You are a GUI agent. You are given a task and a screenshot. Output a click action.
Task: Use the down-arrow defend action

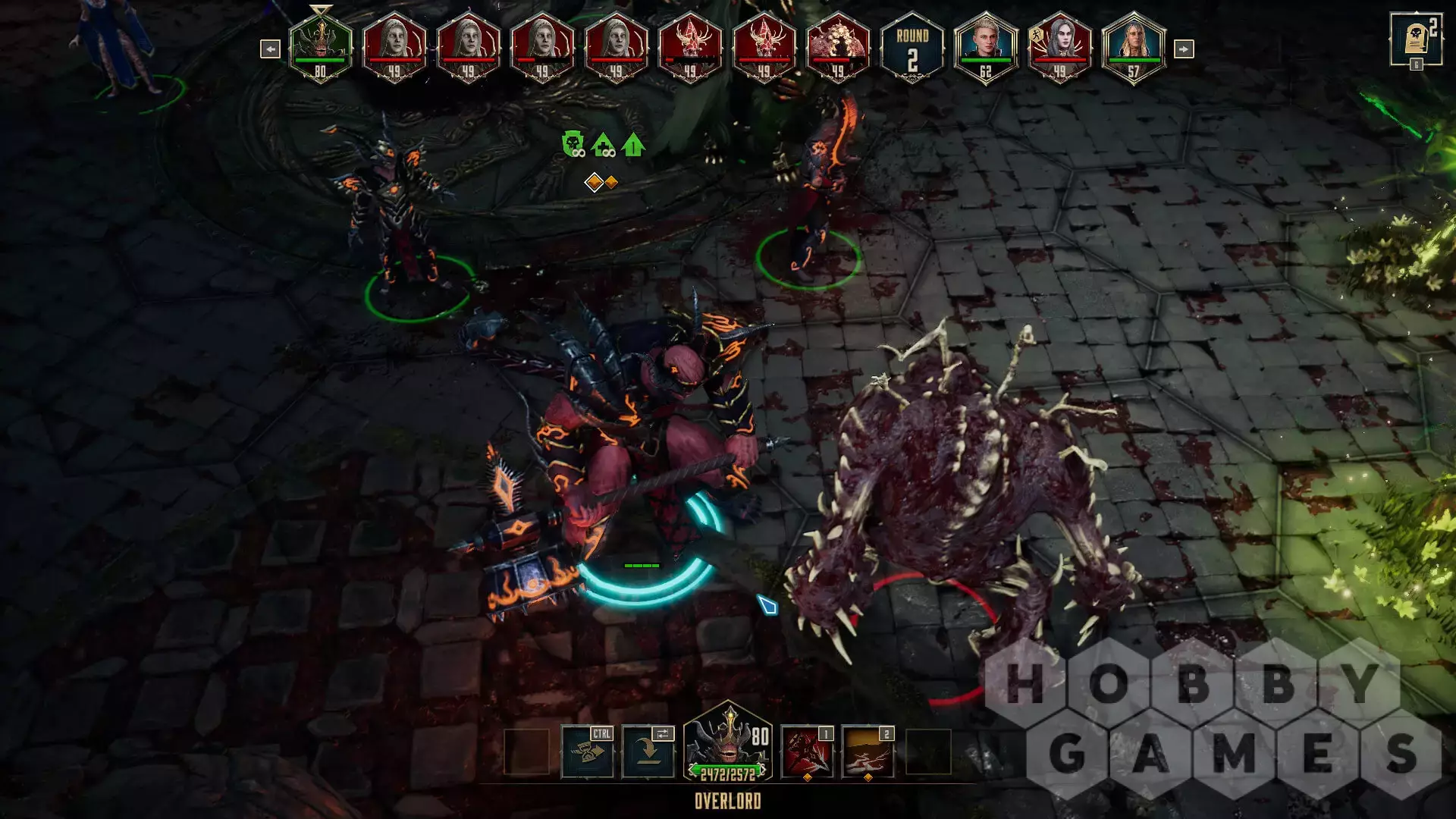[x=648, y=752]
